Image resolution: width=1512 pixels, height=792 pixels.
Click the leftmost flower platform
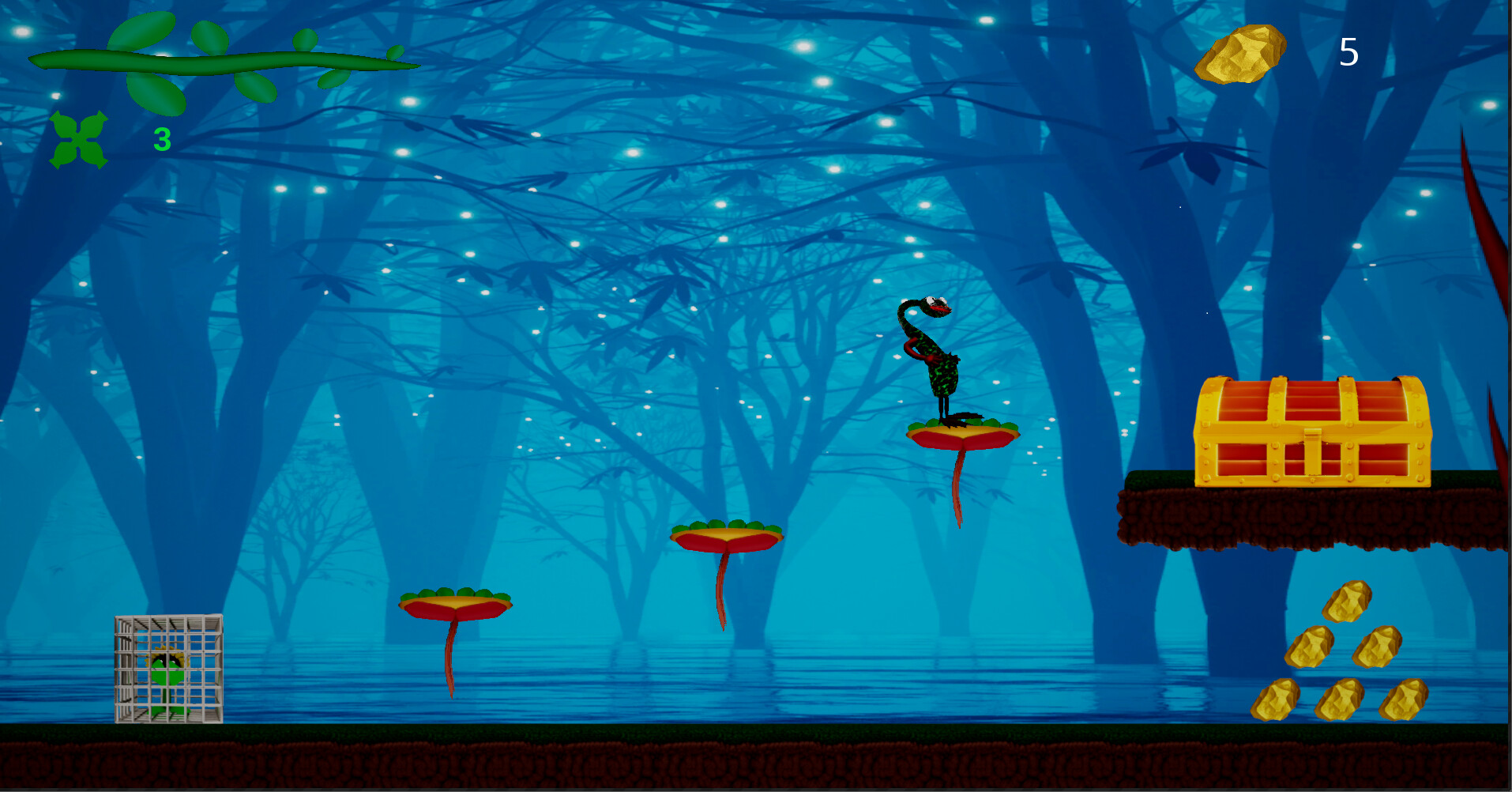coord(454,605)
